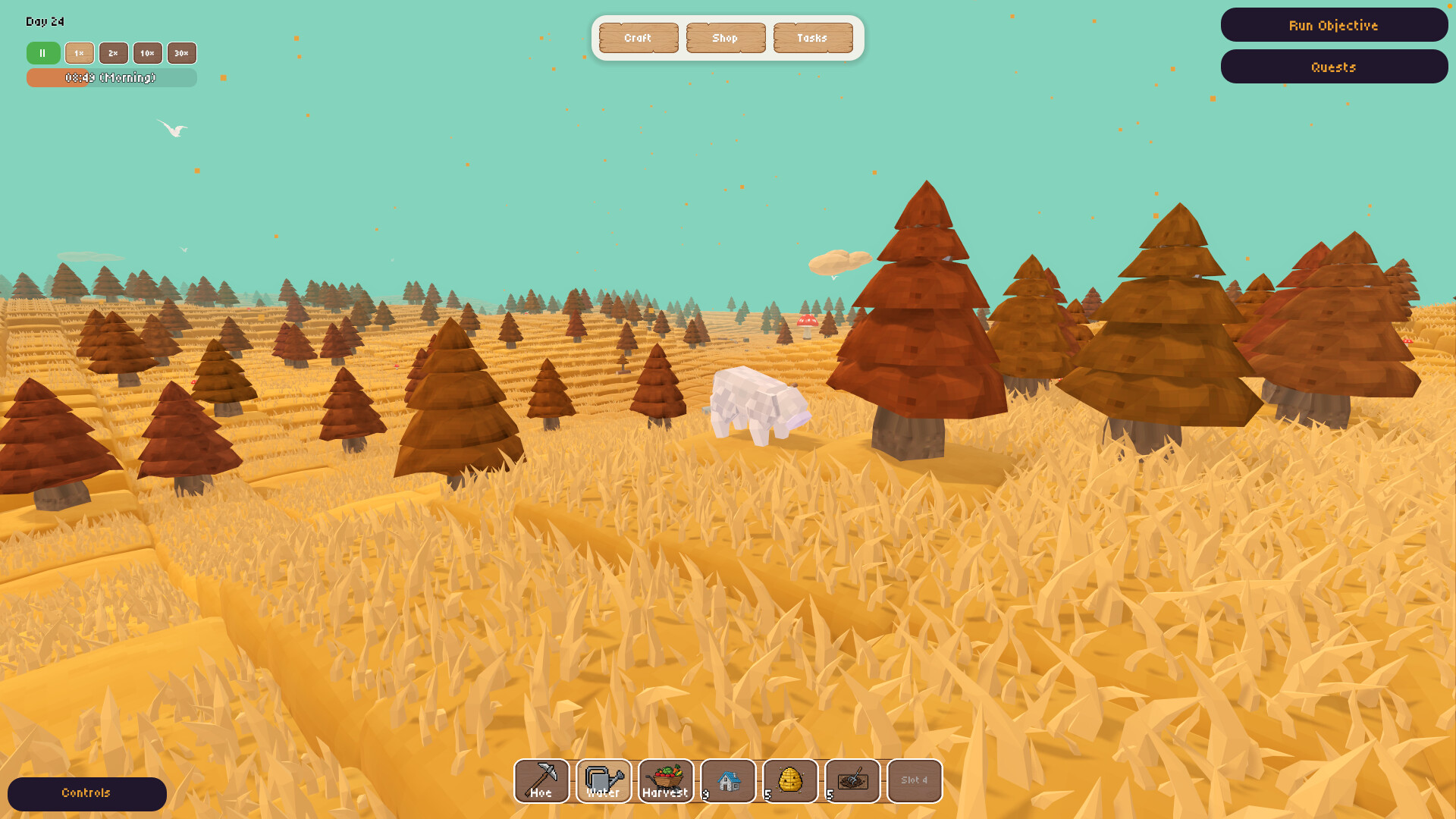Set game speed back to 1x

79,53
